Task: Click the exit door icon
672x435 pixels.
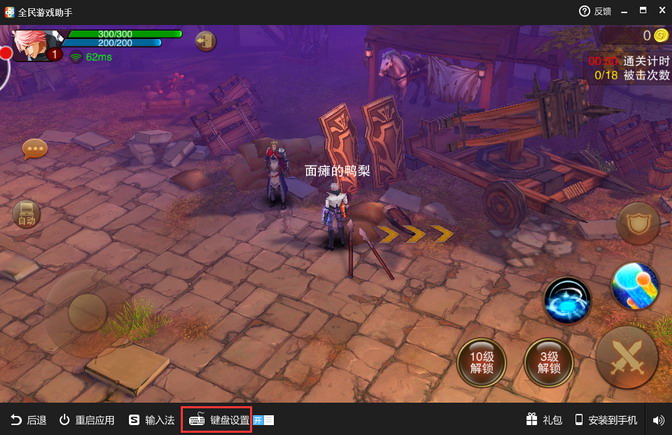Action: (207, 41)
